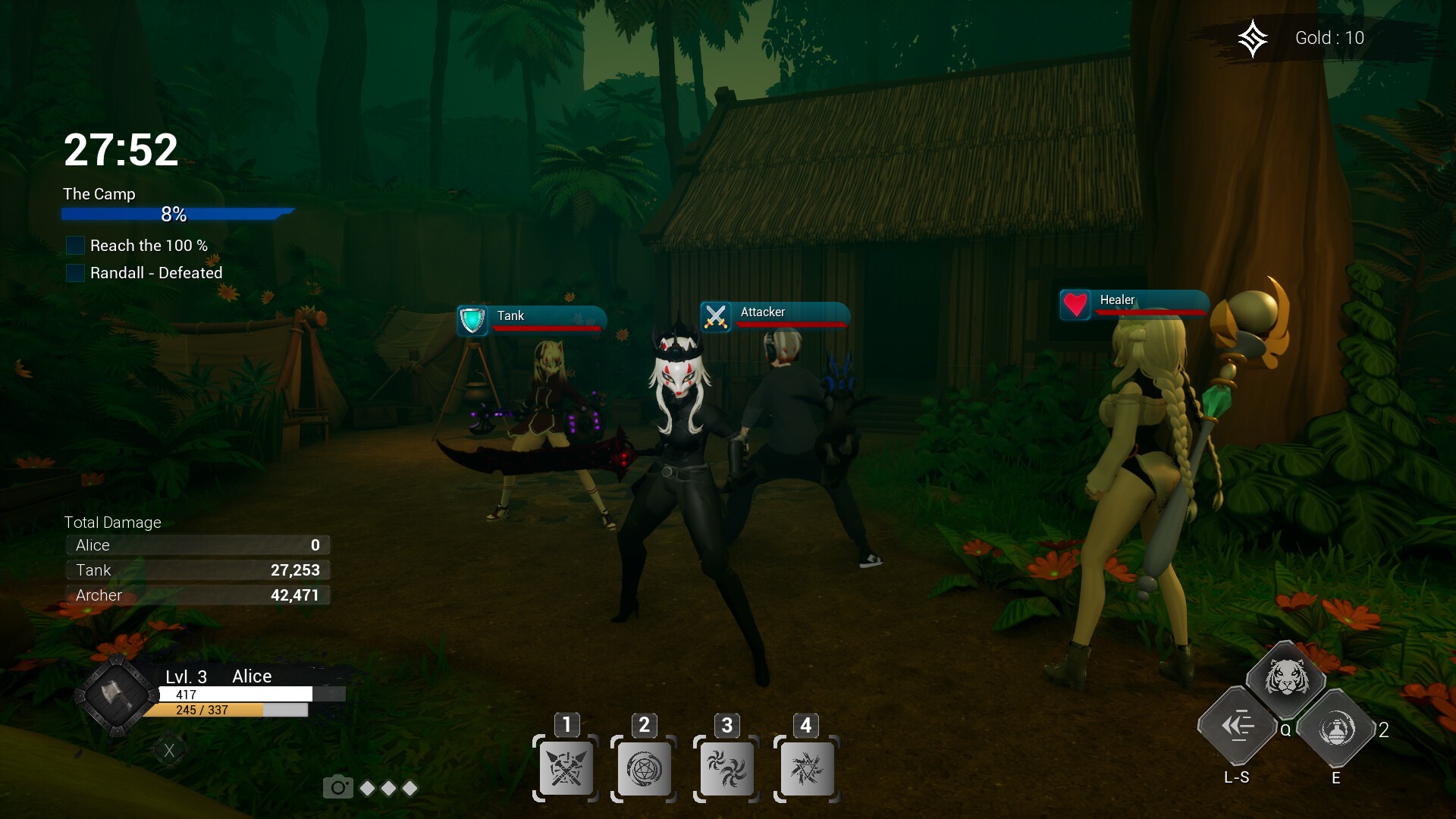Trigger the triangle rune skill in slot 4
This screenshot has height=819, width=1456.
tap(806, 768)
